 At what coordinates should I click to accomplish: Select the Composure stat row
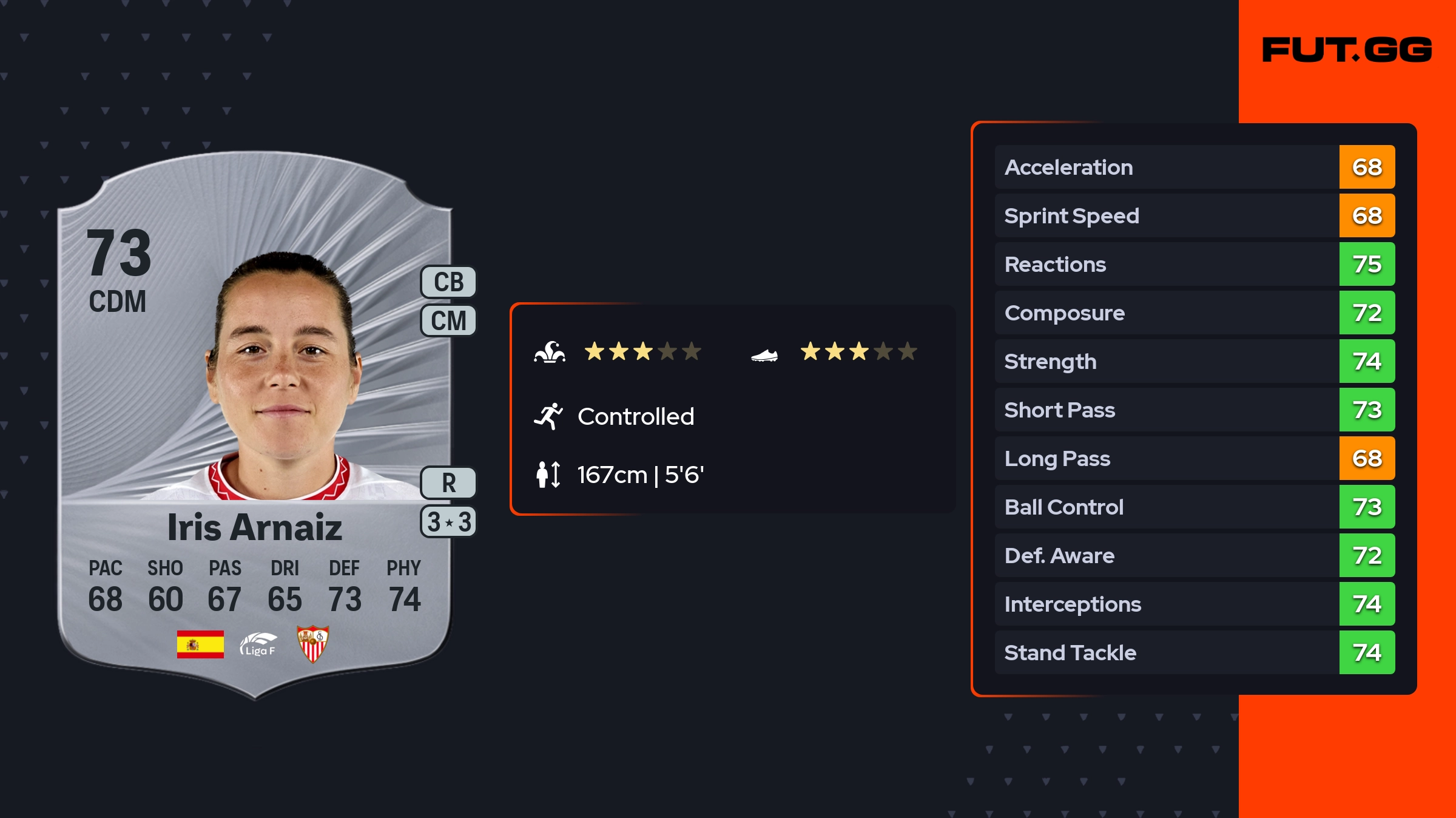coord(1194,313)
